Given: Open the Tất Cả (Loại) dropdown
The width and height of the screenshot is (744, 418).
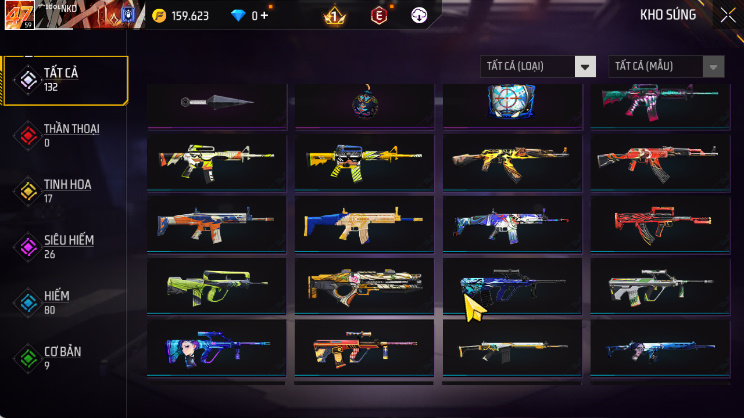Looking at the screenshot, I should point(539,66).
